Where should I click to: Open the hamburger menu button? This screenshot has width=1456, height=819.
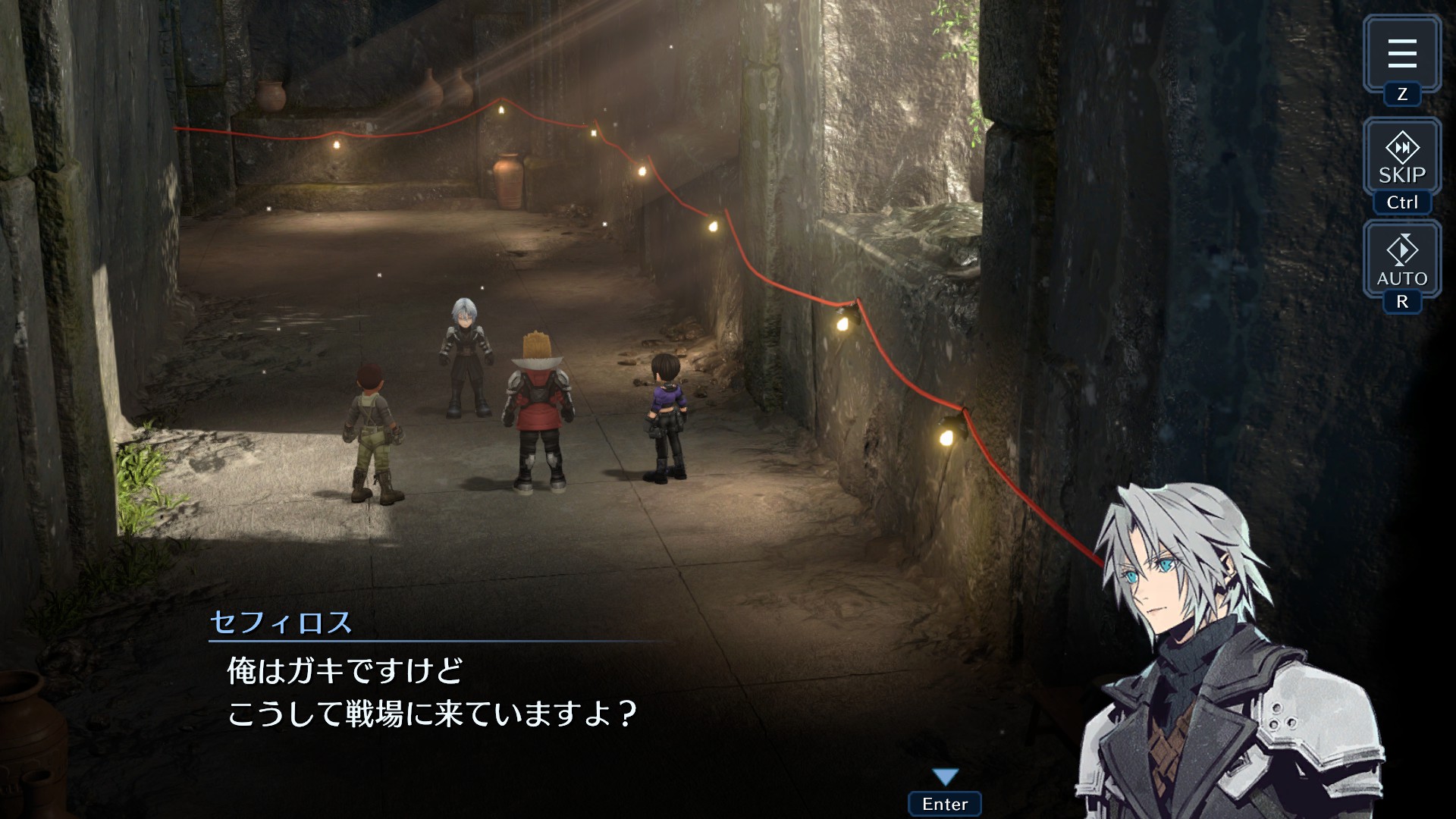click(x=1401, y=53)
